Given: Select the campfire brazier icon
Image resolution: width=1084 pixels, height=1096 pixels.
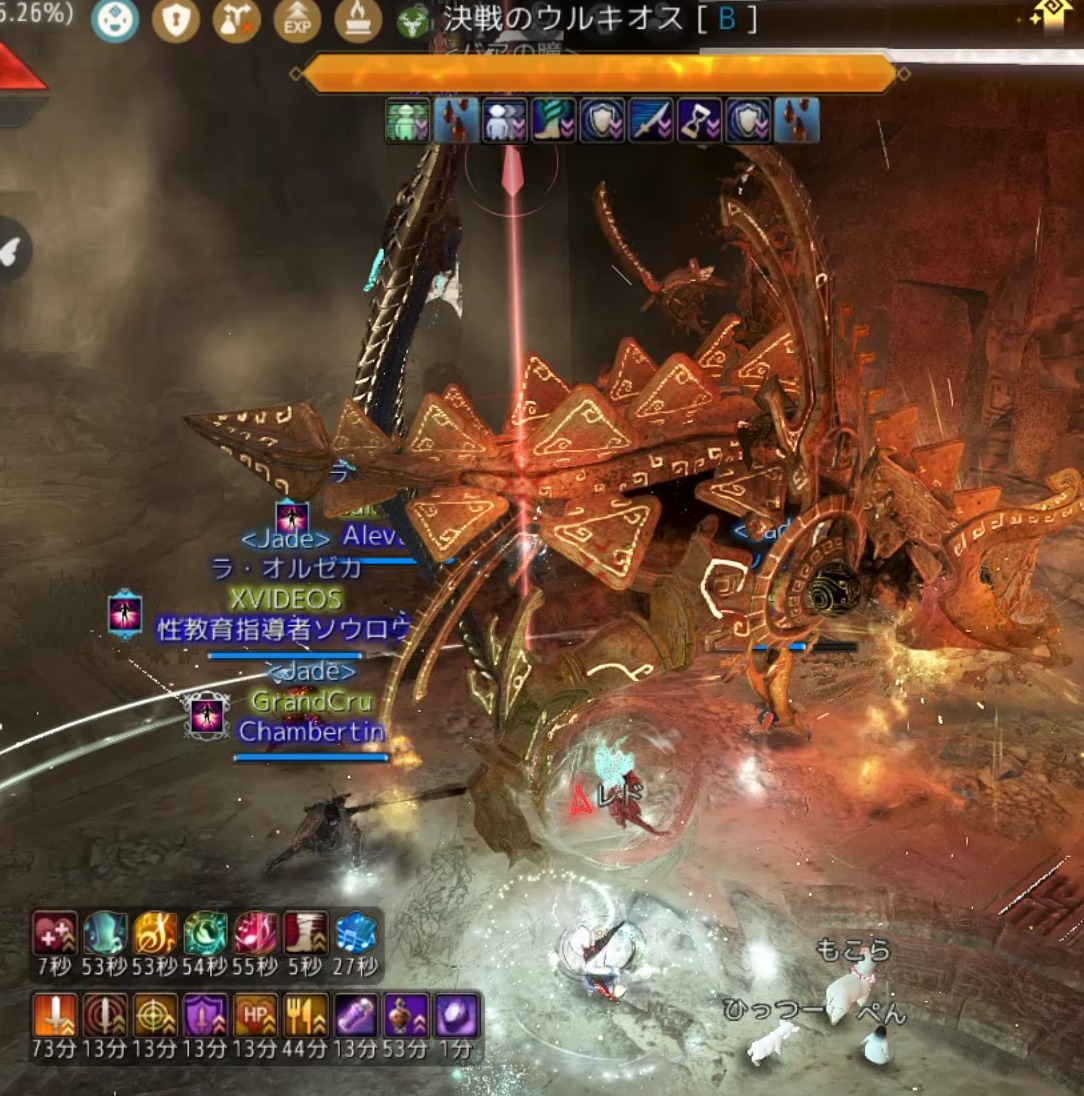Looking at the screenshot, I should tap(358, 21).
